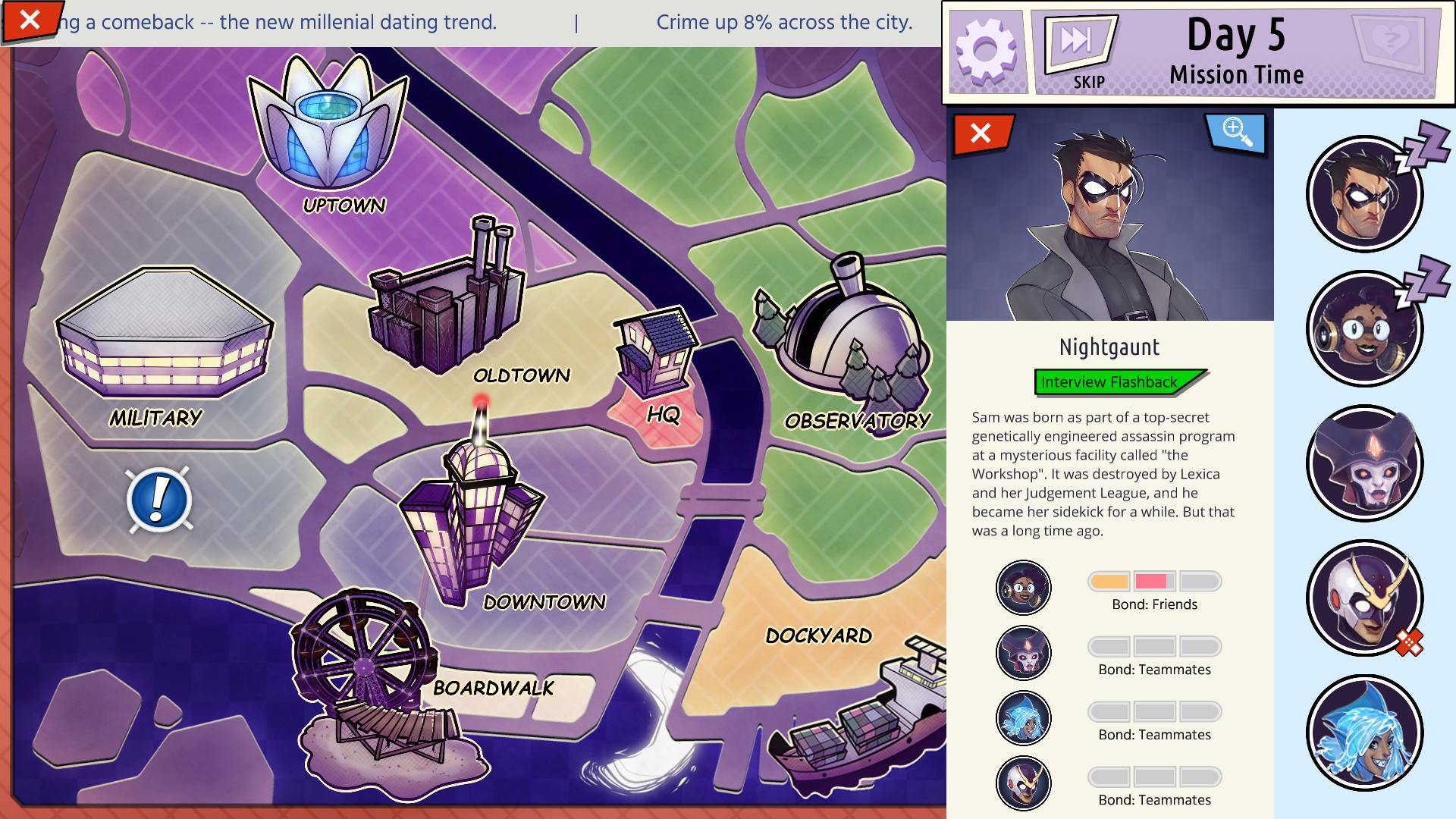The height and width of the screenshot is (819, 1456).
Task: Zoom Nightgaunt's portrait using the magnifier icon
Action: pos(1236,132)
